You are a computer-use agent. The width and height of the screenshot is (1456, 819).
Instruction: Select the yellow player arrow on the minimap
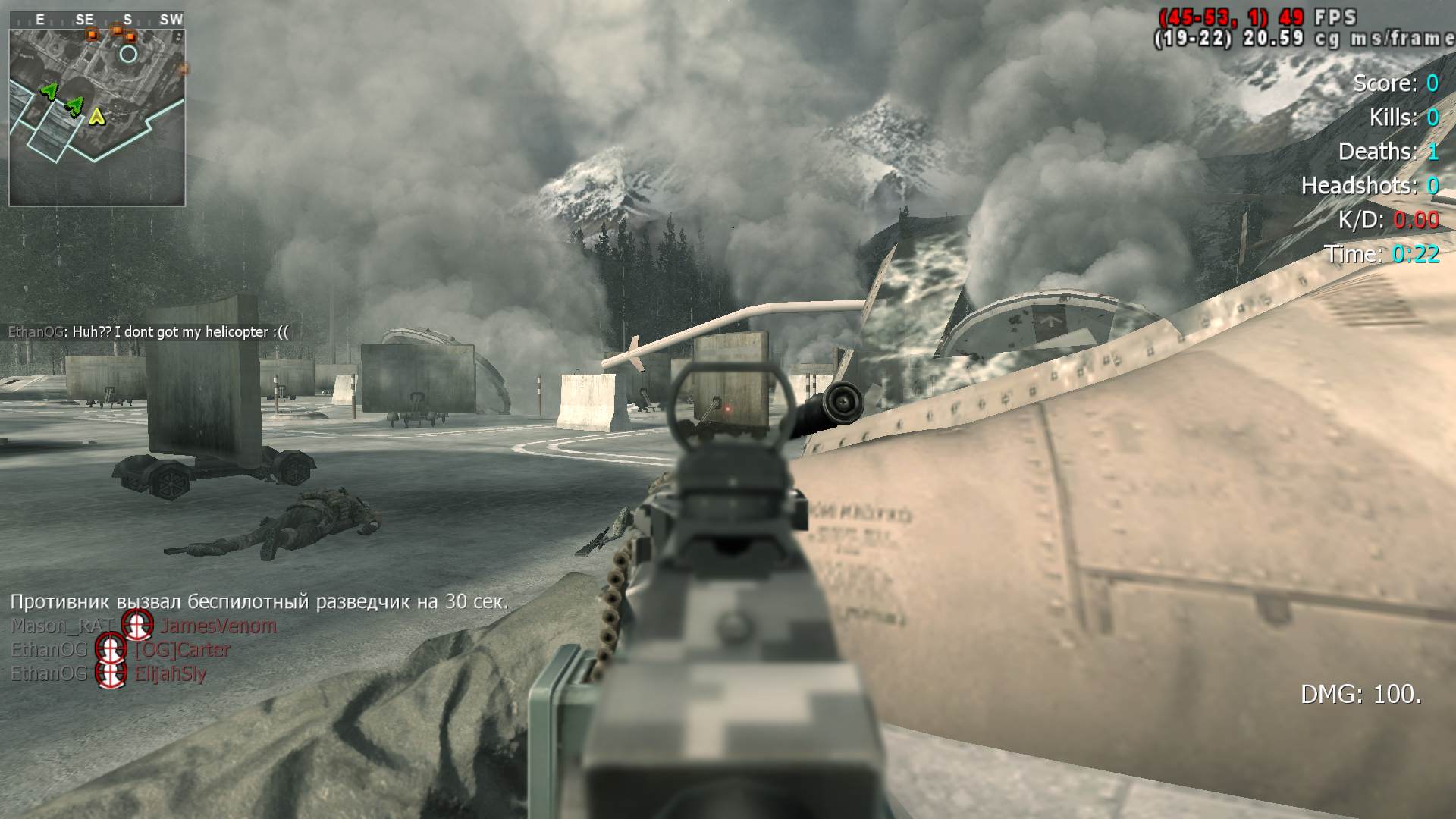click(x=96, y=116)
